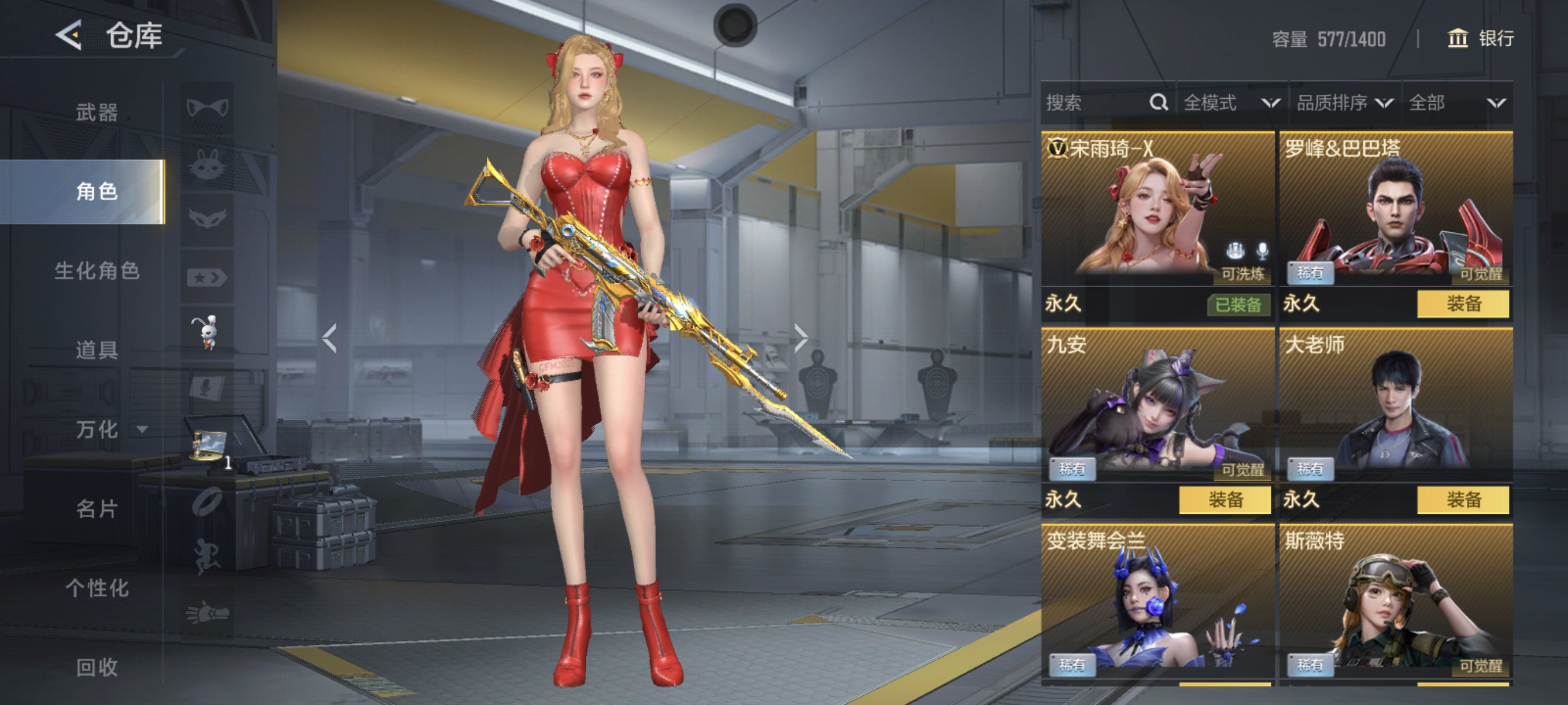
Task: Open the 银行 bank
Action: click(x=1480, y=39)
